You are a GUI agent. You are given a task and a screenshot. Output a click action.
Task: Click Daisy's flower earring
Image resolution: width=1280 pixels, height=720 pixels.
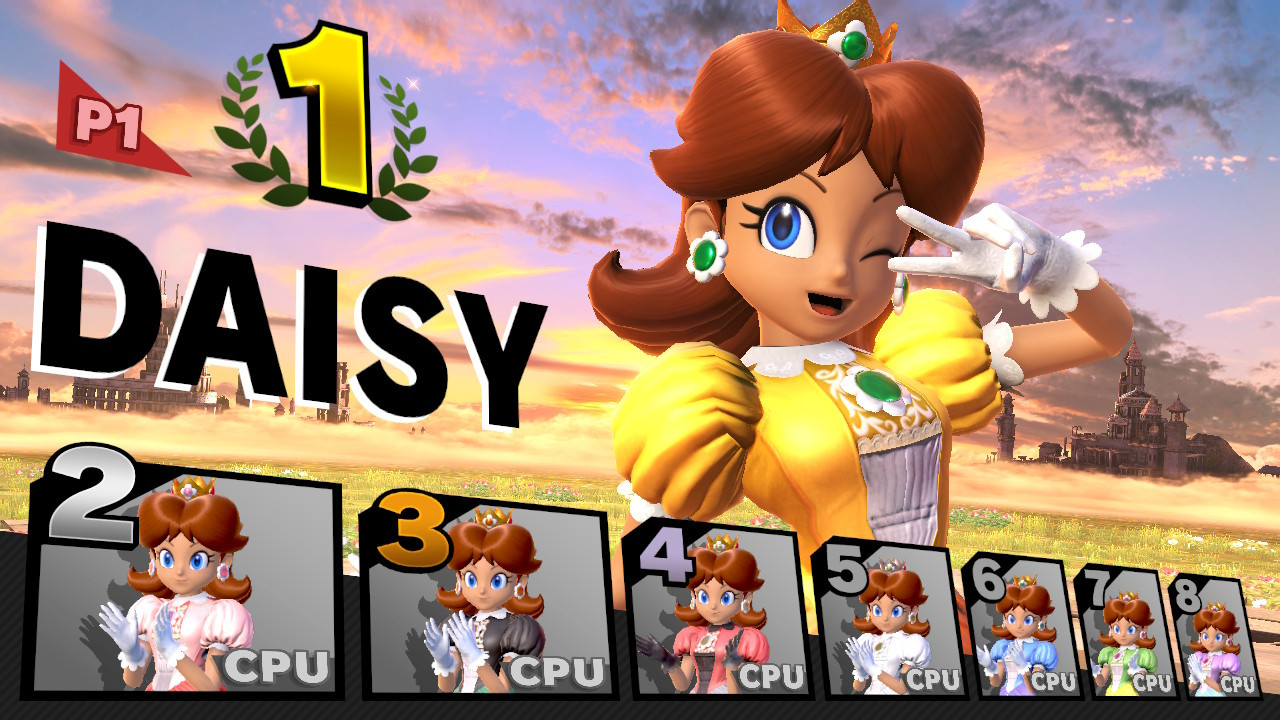point(707,258)
